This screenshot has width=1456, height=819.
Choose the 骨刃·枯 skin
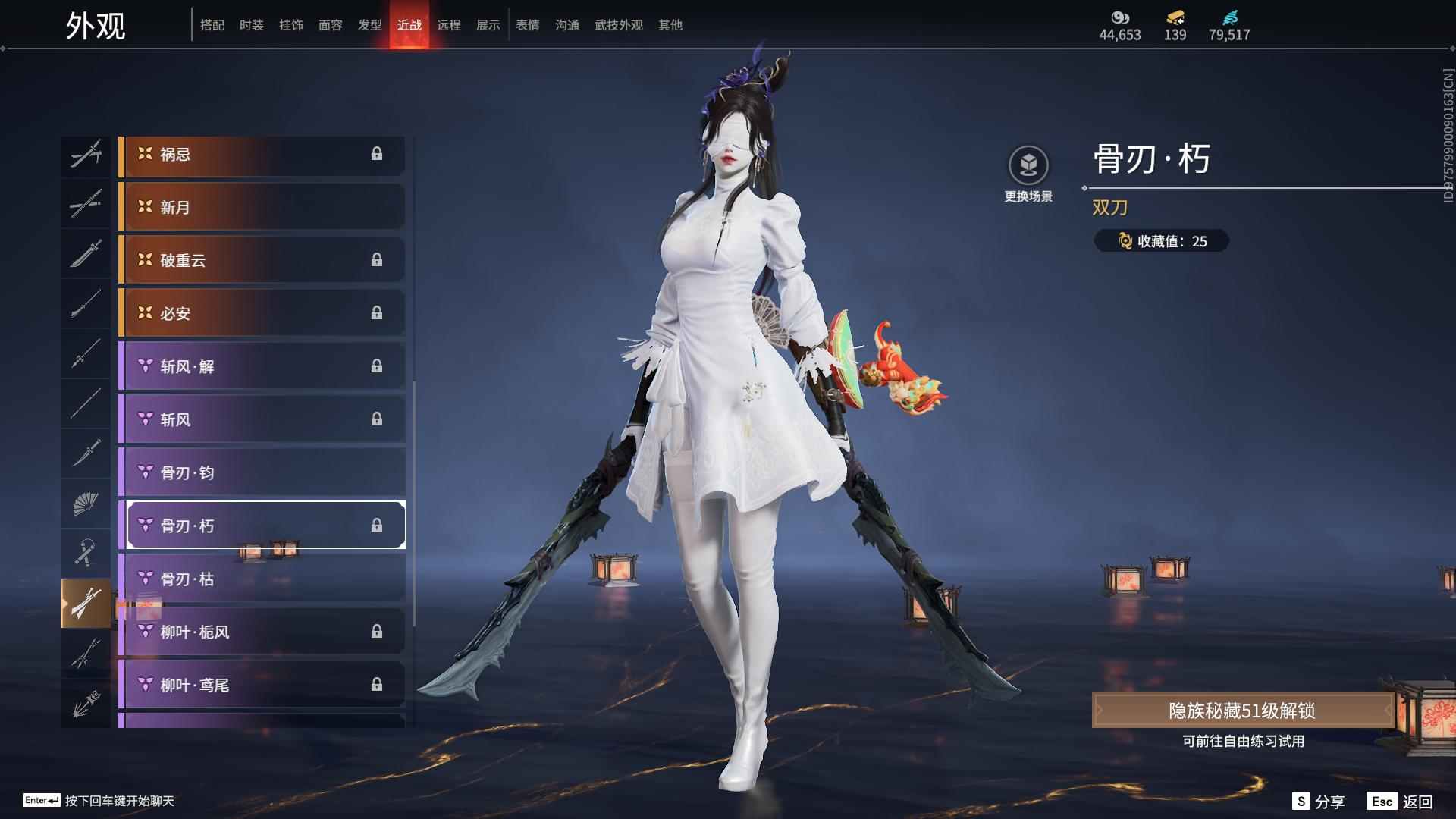262,579
